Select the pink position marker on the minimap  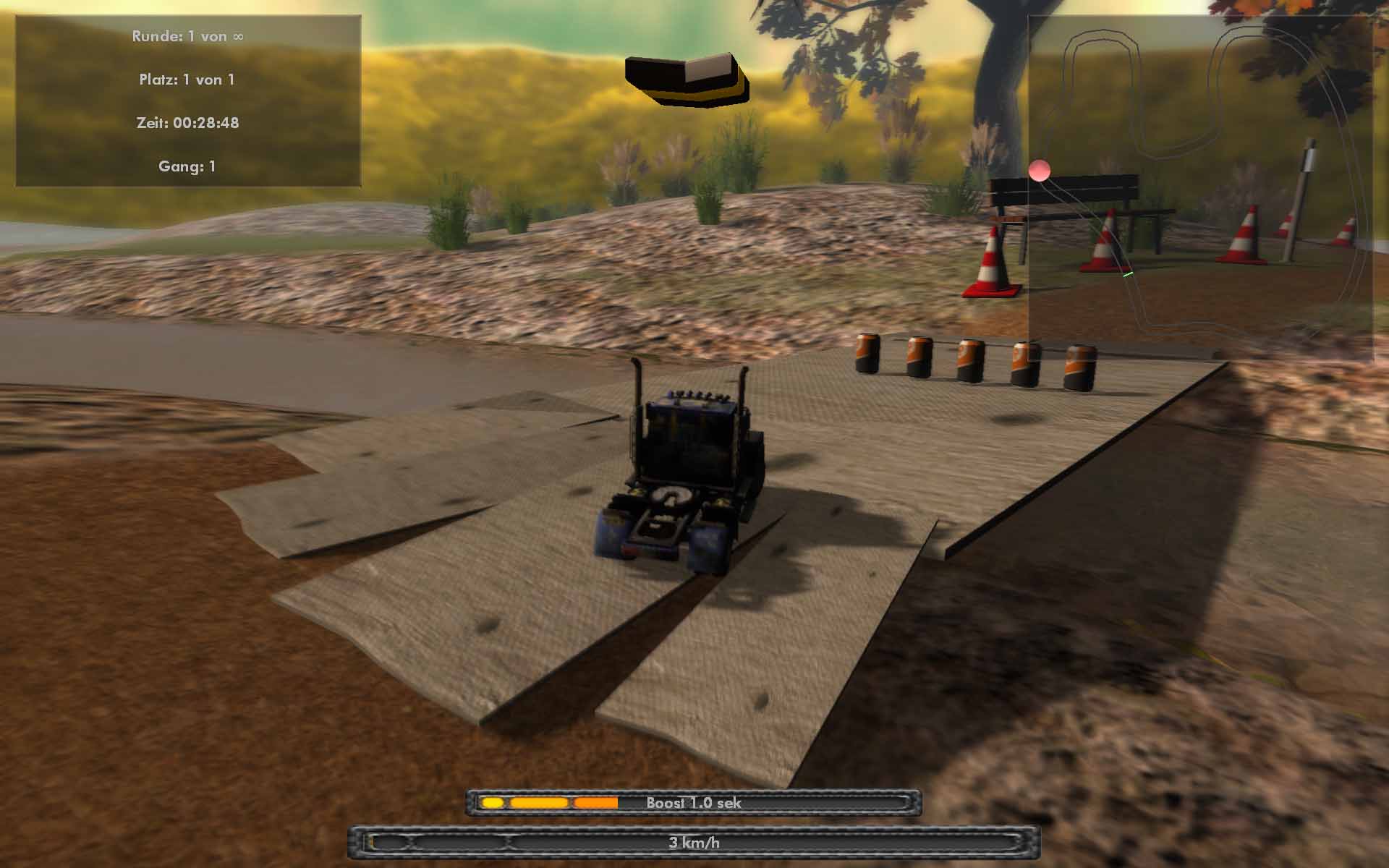pyautogui.click(x=1040, y=171)
